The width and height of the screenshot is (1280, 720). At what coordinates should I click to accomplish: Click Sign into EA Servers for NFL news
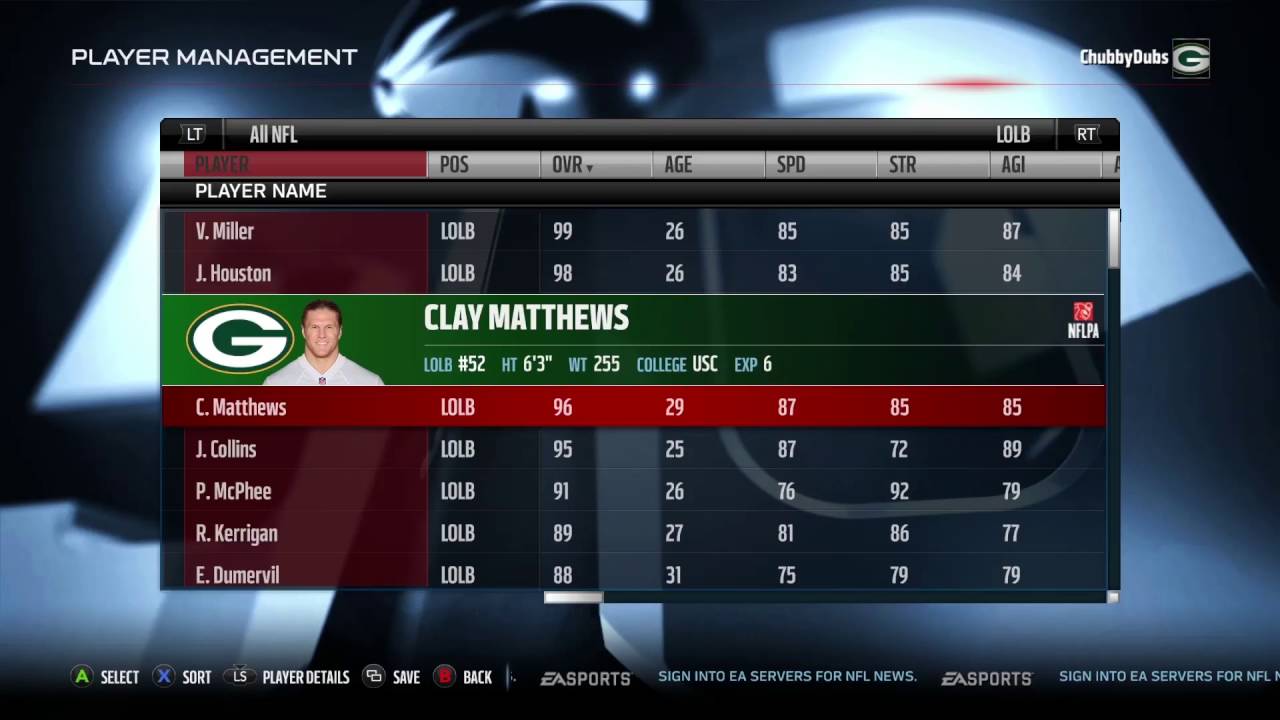tap(787, 677)
